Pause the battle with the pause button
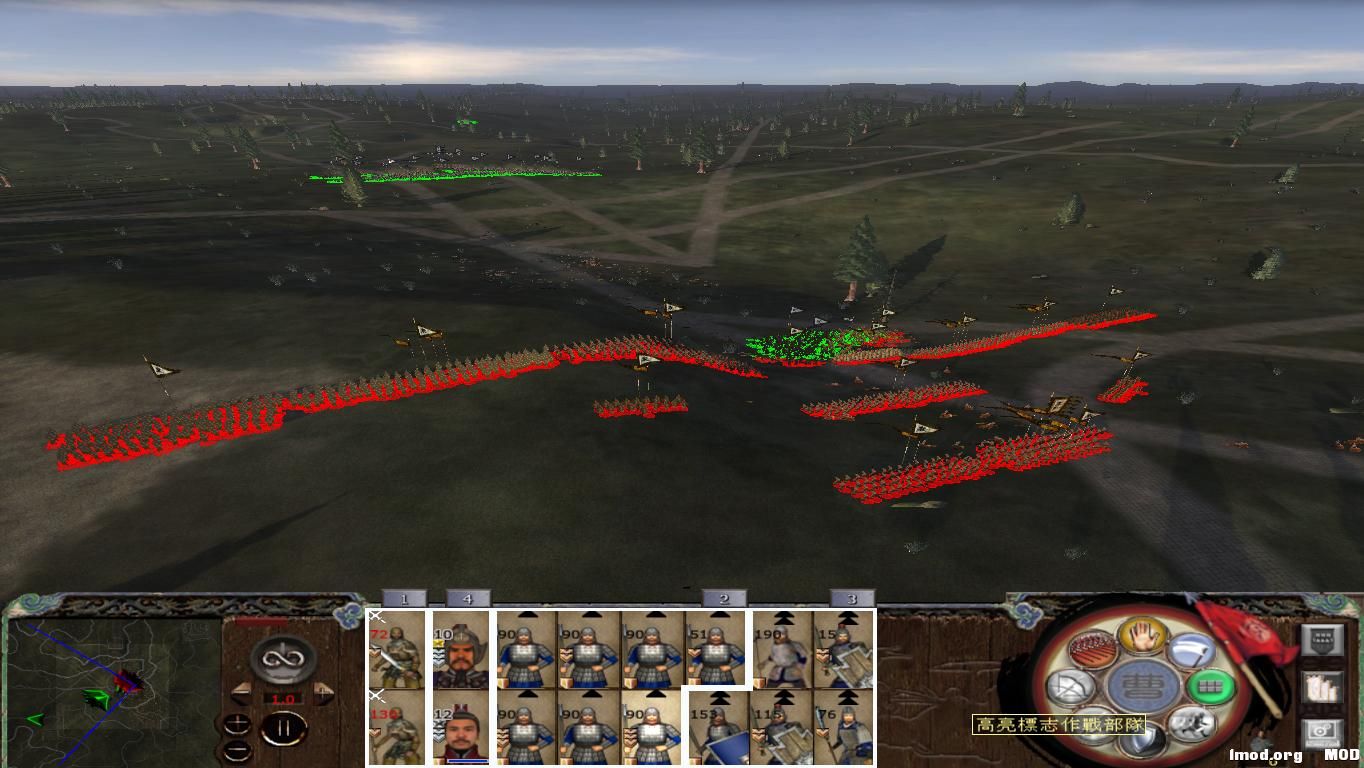1364x768 pixels. pos(283,727)
